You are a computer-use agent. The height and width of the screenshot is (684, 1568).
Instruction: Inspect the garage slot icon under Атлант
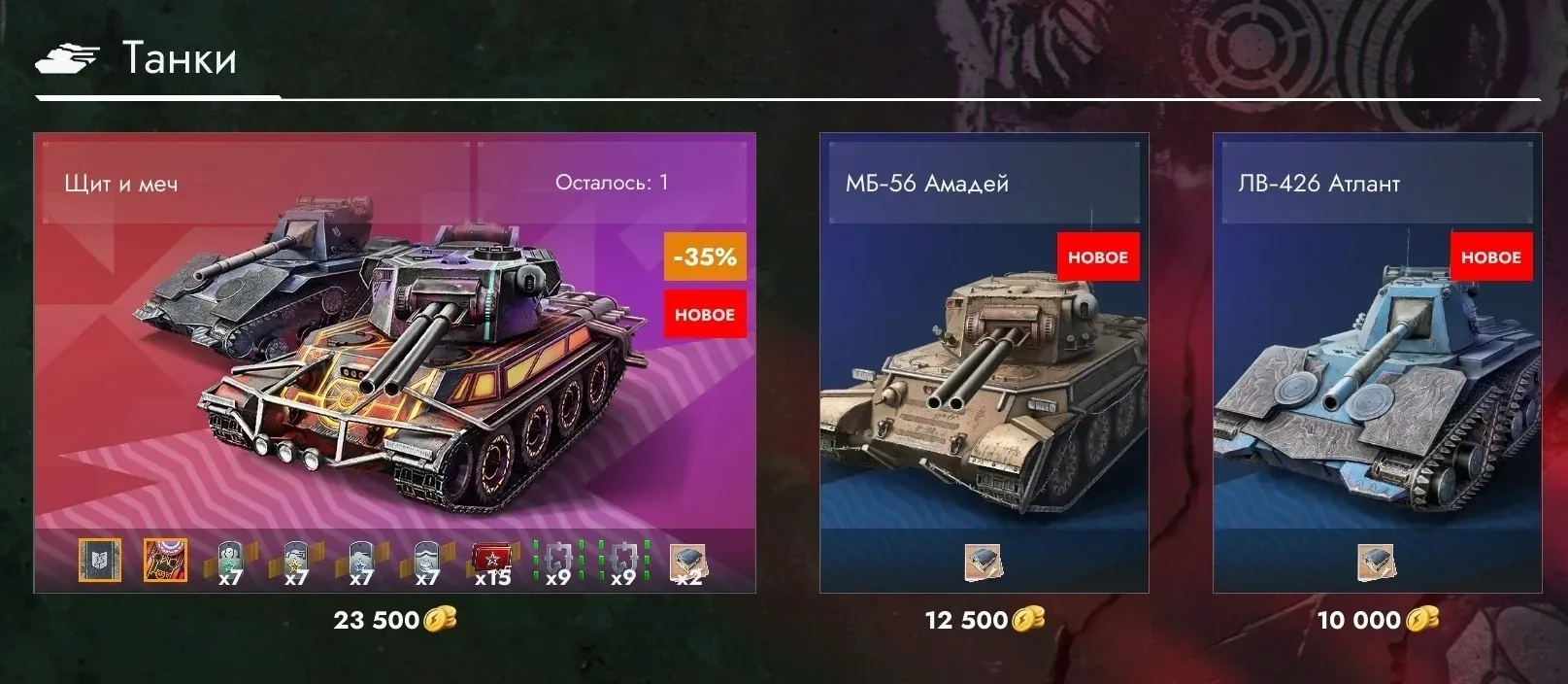[1377, 563]
